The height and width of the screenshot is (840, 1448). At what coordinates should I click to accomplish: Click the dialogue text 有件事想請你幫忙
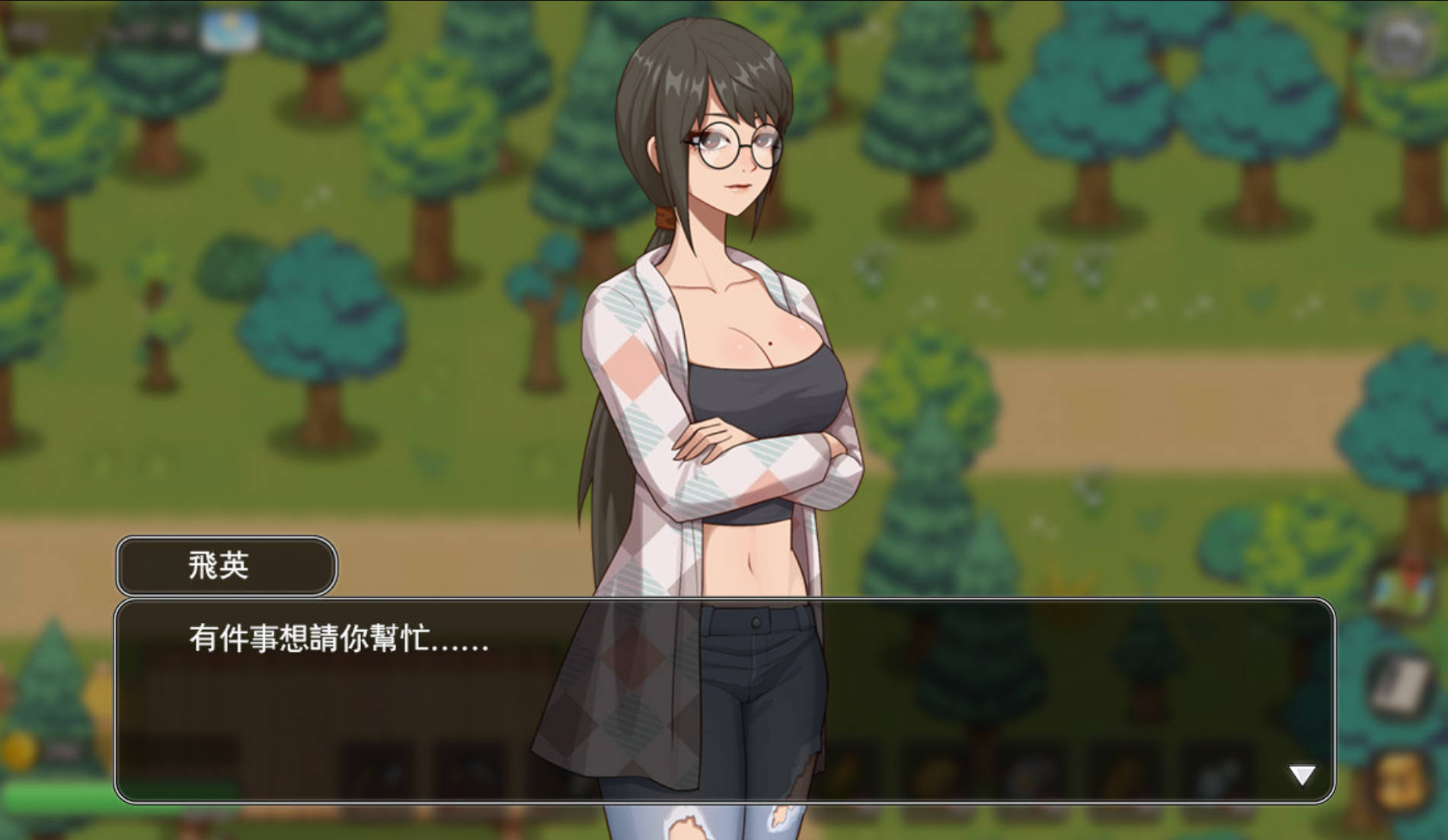[x=335, y=644]
